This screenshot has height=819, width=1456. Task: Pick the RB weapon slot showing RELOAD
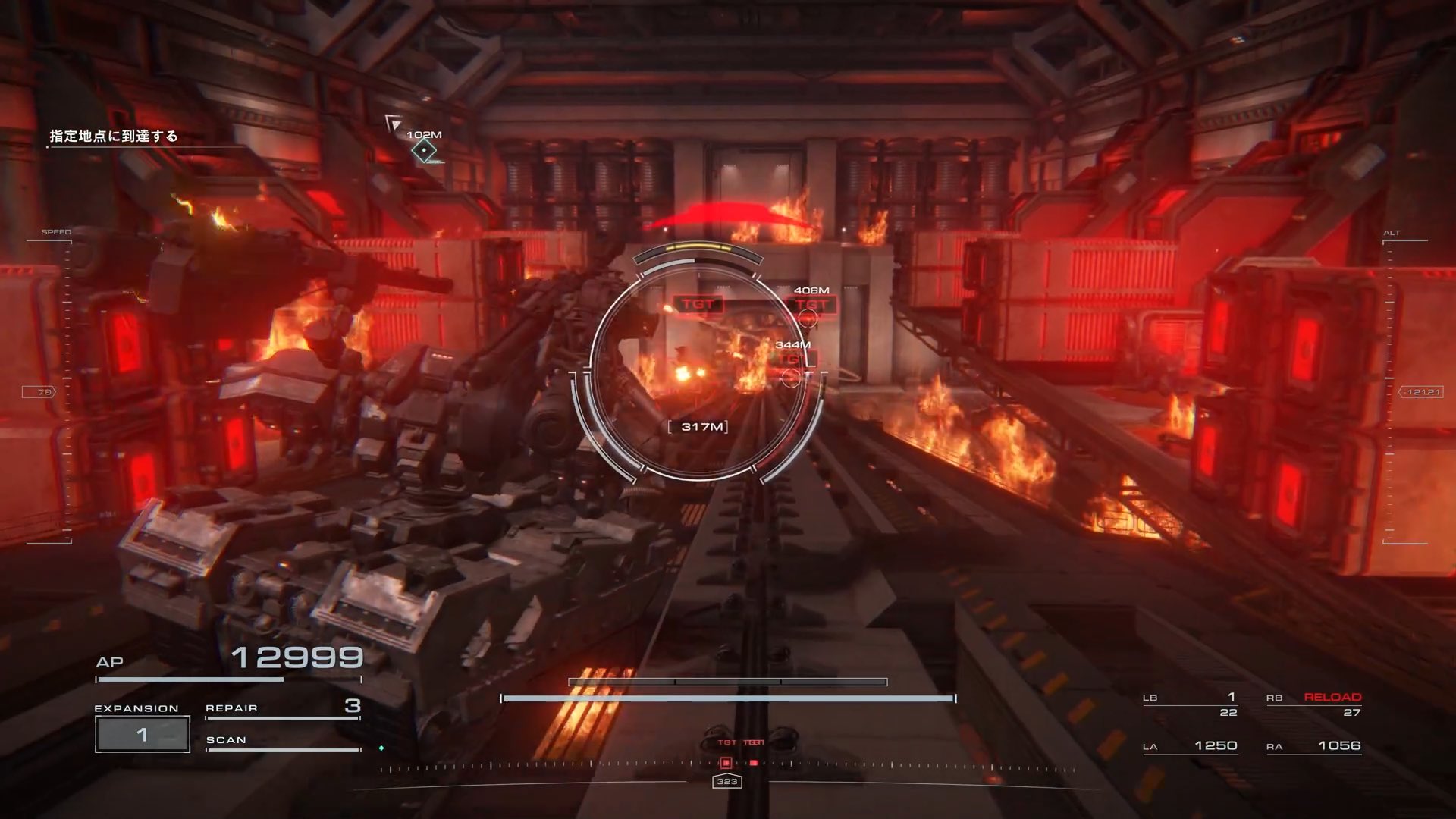pos(1313,704)
